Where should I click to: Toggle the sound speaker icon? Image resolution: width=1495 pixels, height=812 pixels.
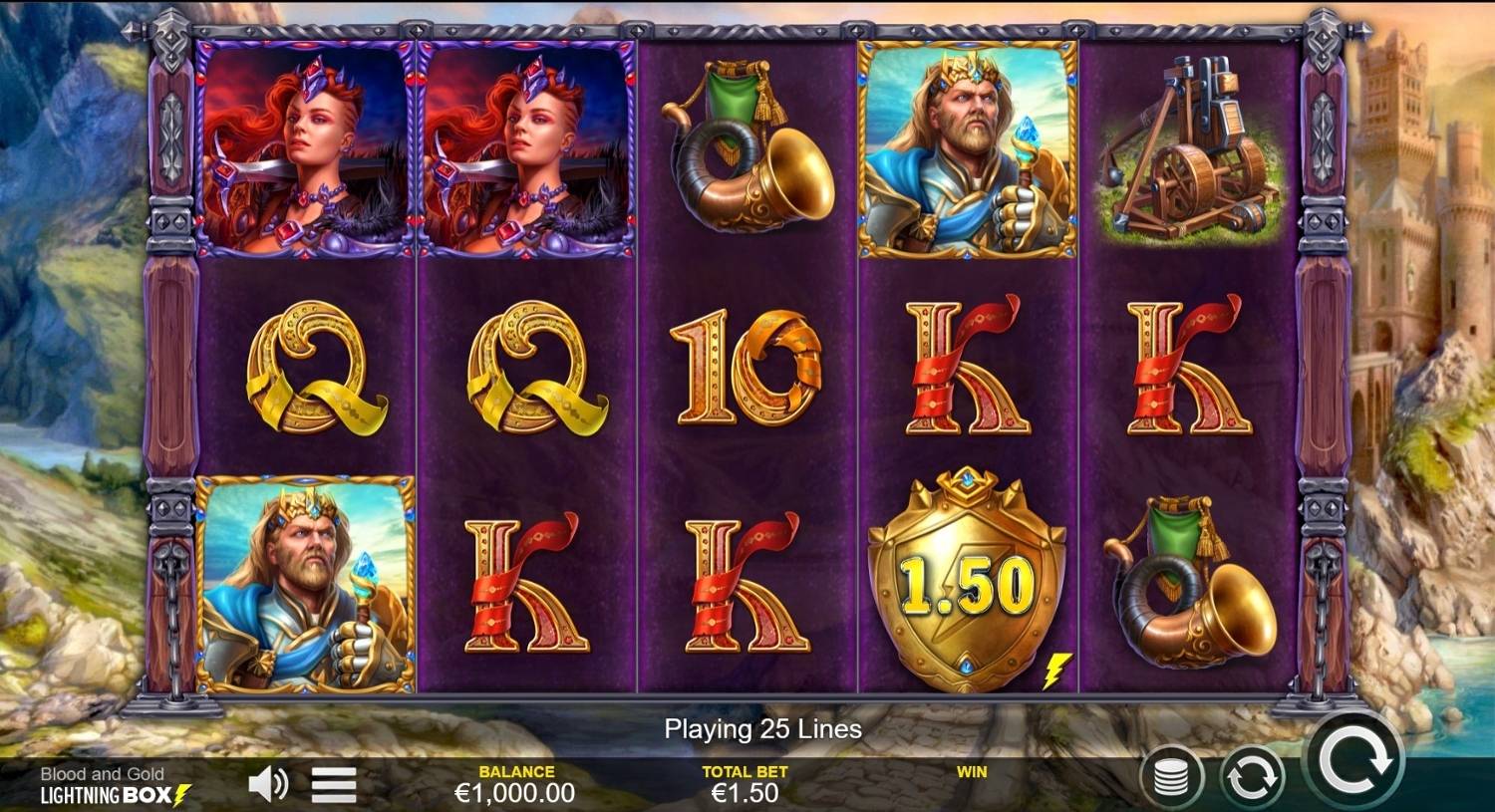(x=267, y=785)
